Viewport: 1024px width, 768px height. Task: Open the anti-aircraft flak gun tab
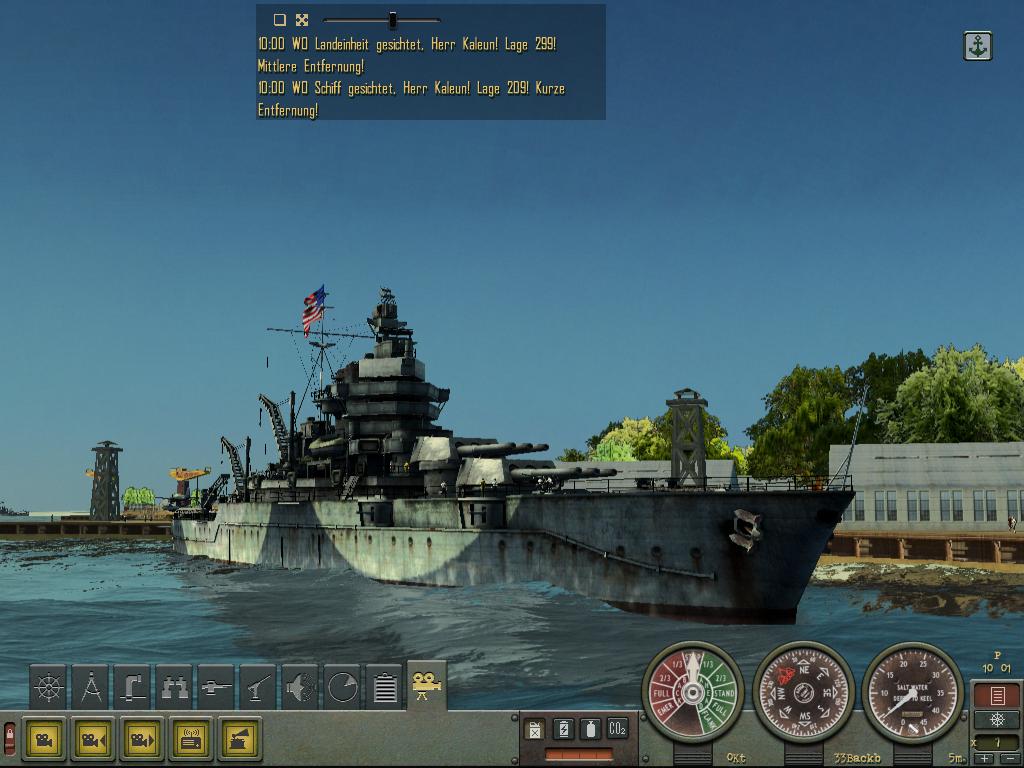(258, 687)
